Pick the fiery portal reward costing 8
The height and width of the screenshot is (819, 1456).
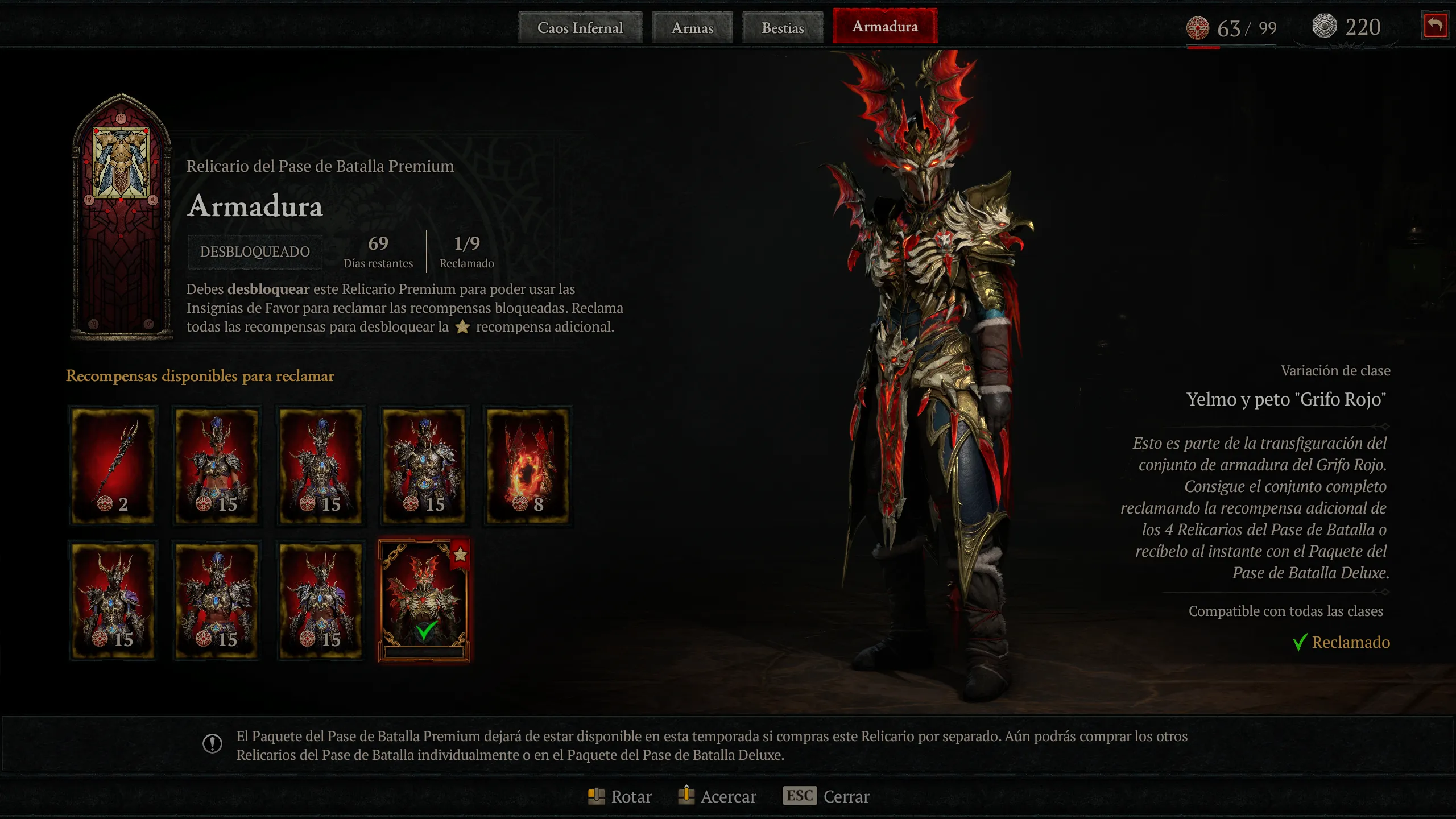point(527,464)
